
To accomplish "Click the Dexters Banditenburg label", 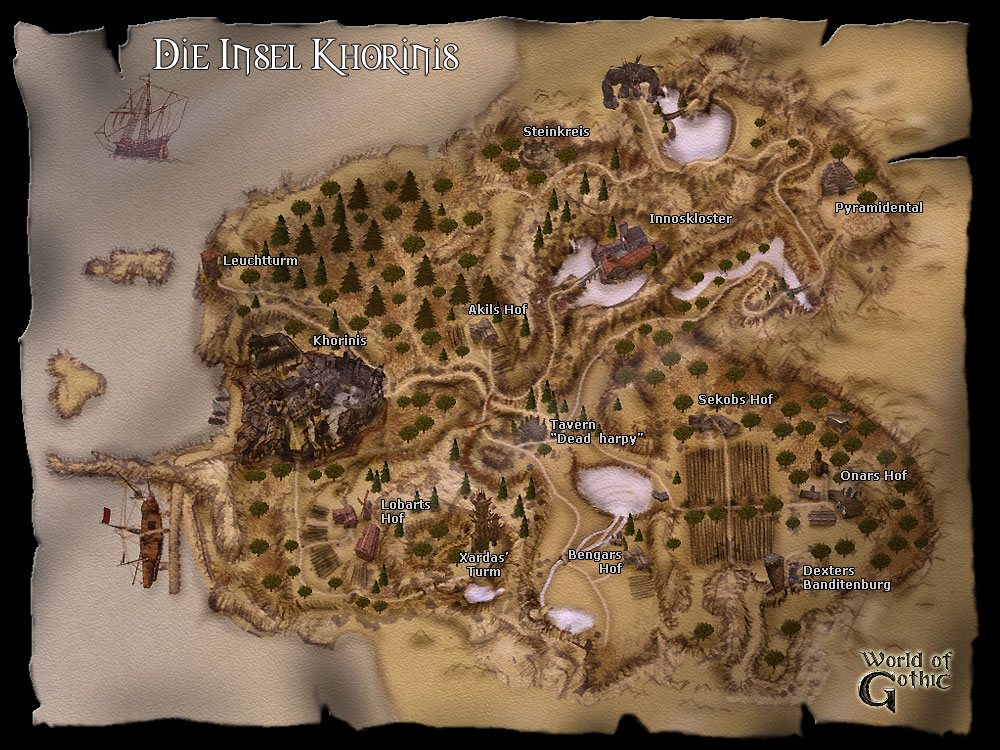I will tap(846, 577).
